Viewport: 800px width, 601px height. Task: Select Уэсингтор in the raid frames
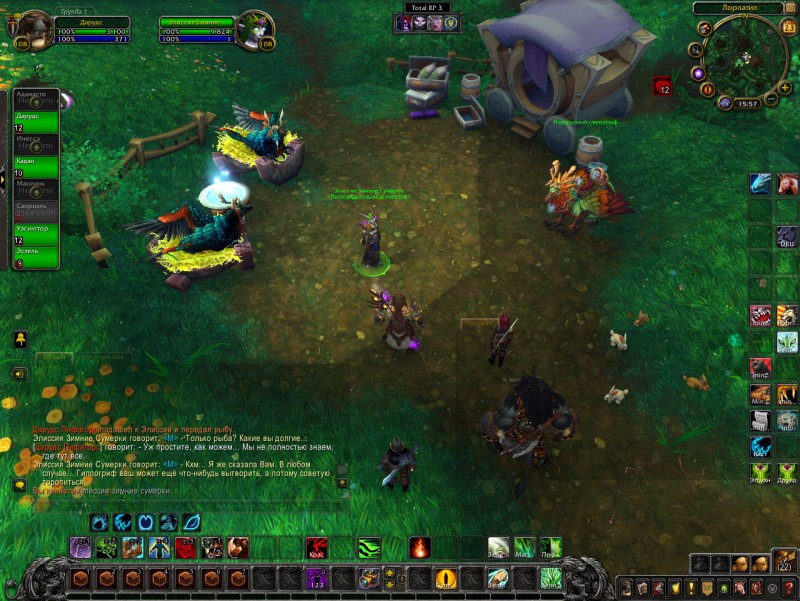pos(35,234)
